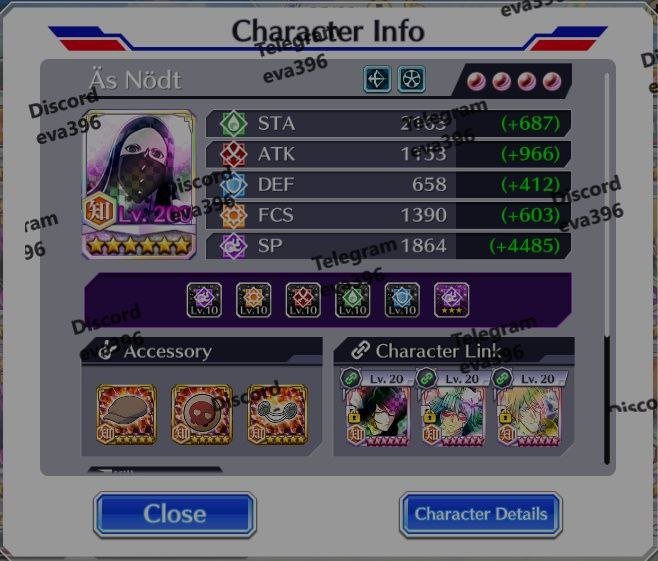
Task: Open Character Details
Action: click(481, 514)
